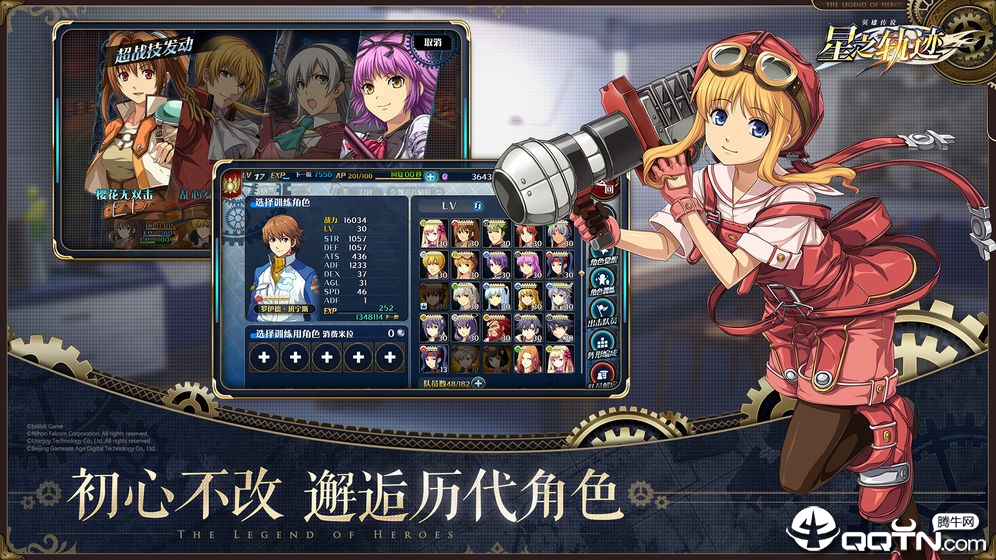Viewport: 996px width, 560px height.
Task: Add AP with the plus button
Action: click(431, 177)
